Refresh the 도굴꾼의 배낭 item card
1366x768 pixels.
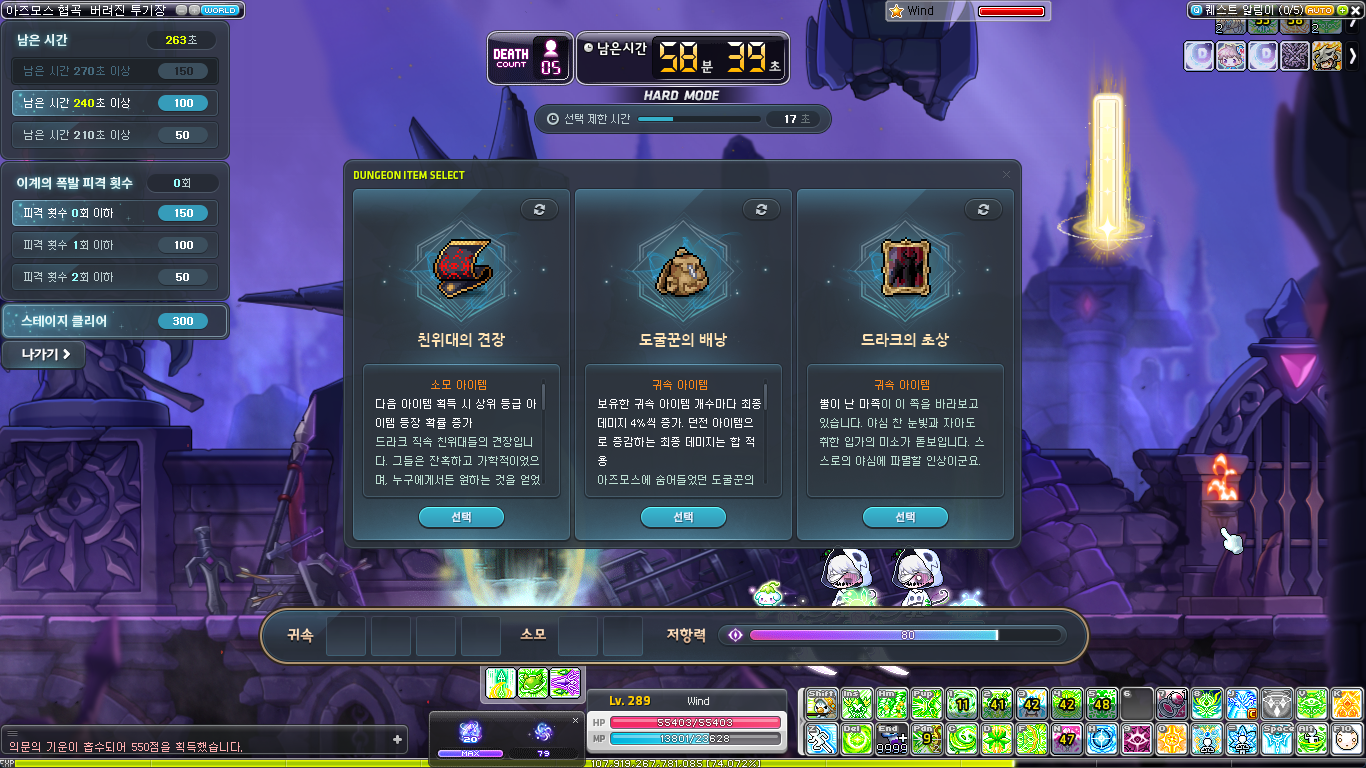[x=761, y=209]
